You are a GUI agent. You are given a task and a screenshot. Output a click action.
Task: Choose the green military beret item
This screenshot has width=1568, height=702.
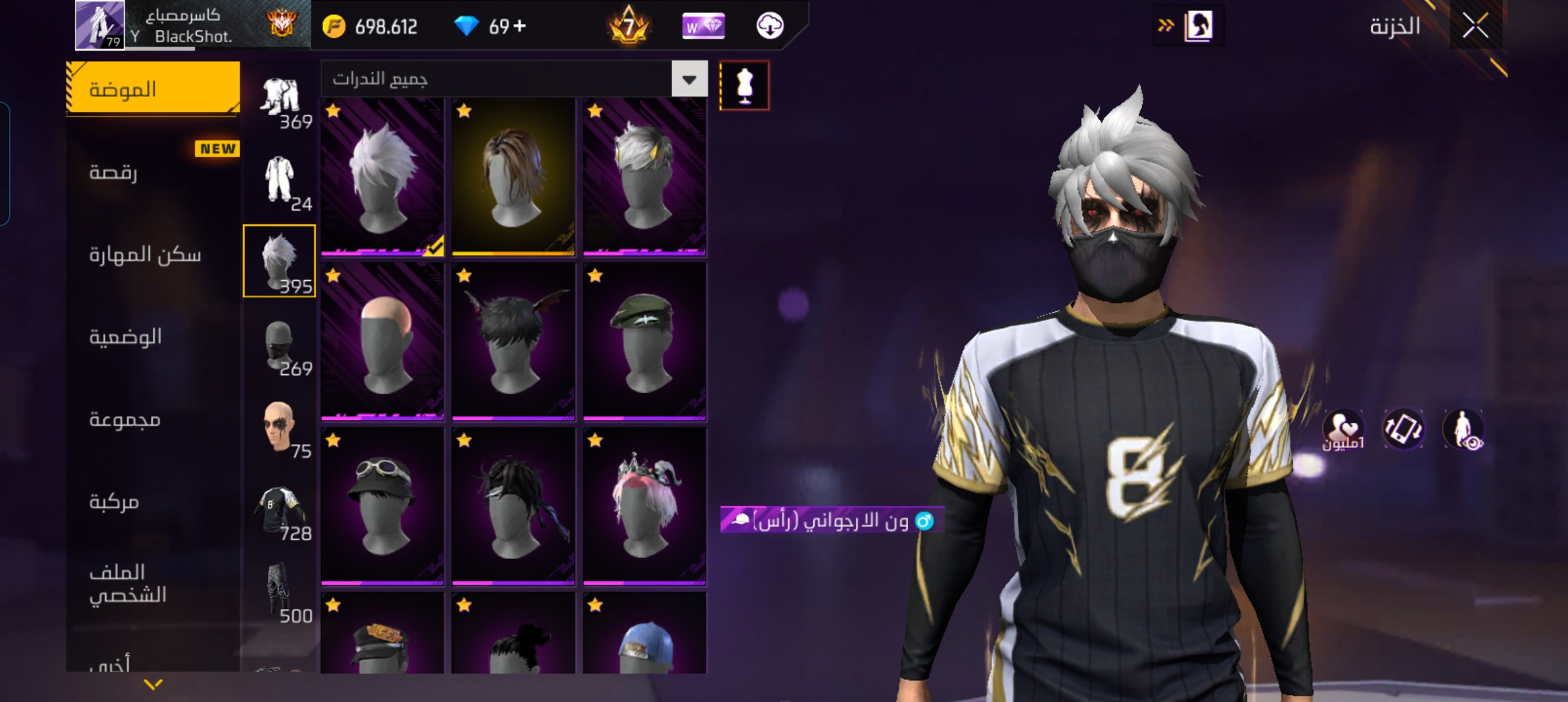pyautogui.click(x=644, y=342)
